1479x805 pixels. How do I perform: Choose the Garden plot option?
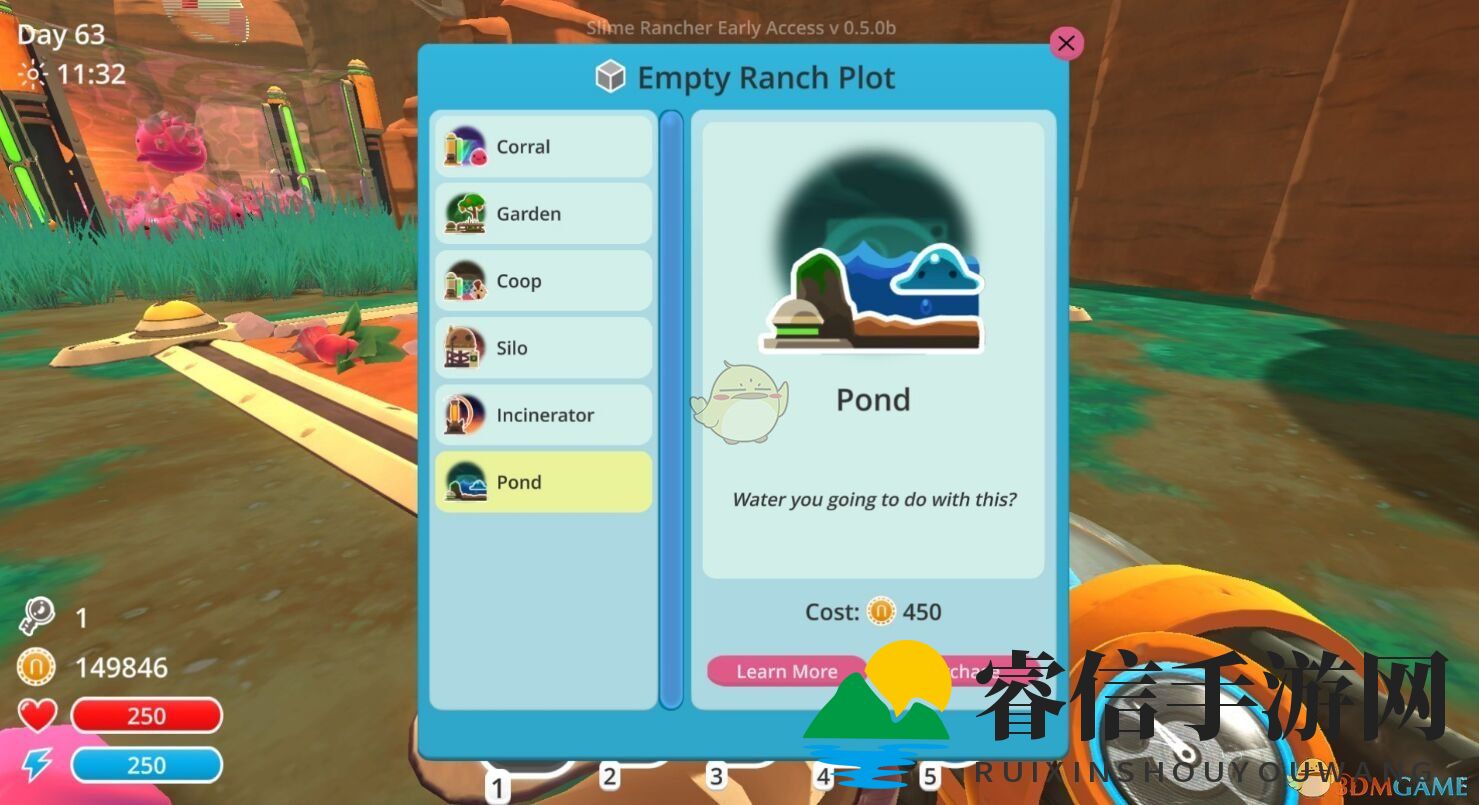[543, 214]
